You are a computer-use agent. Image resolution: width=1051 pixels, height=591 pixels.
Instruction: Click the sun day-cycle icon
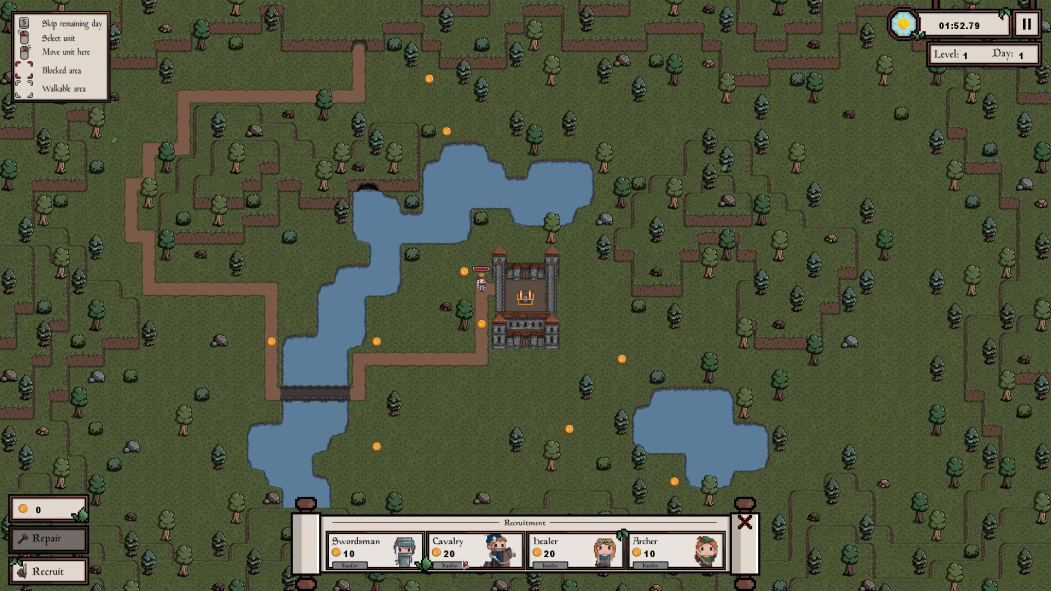point(904,24)
